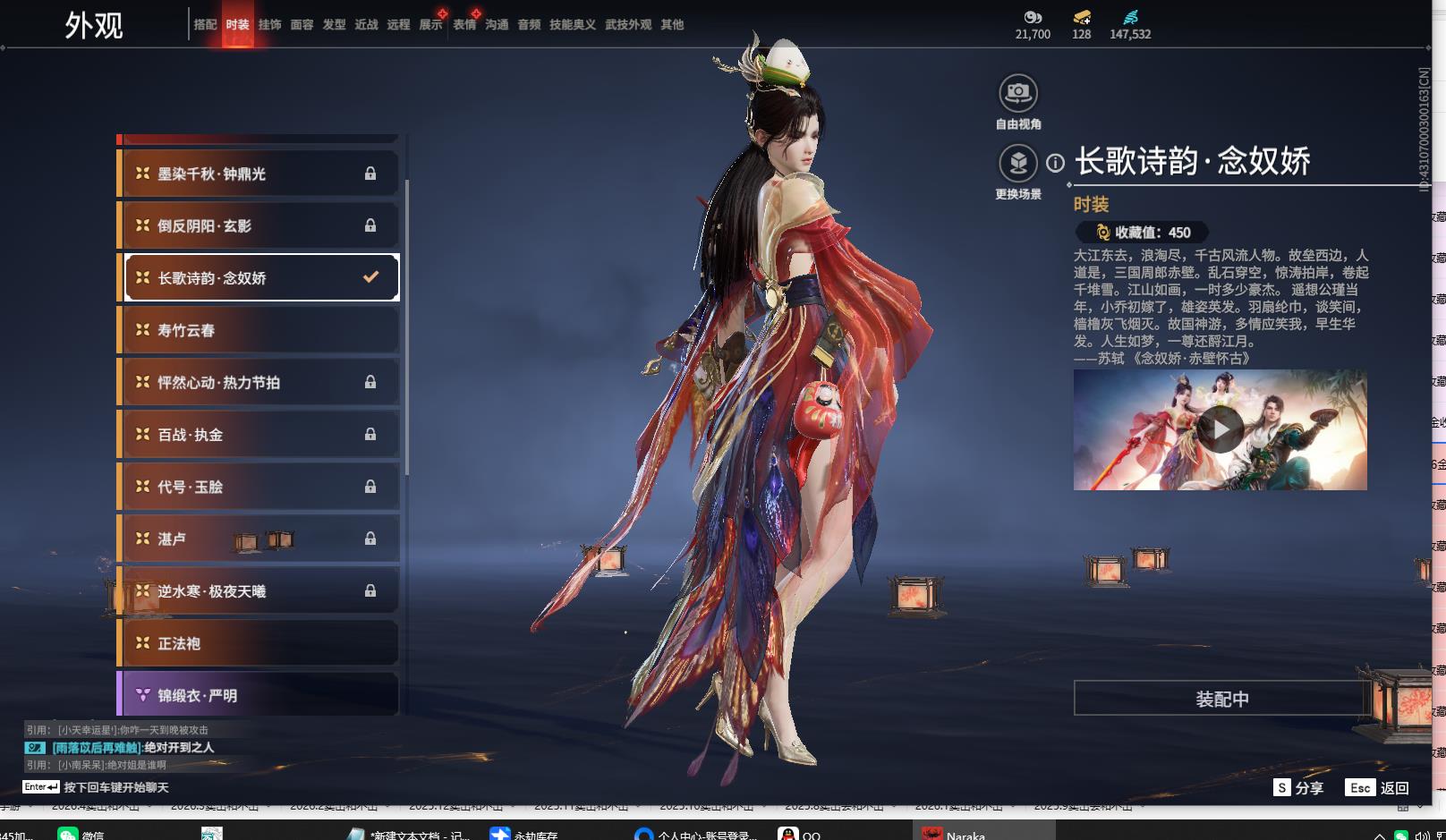Select the 墨染千秋·钟鼎光 outfit
The width and height of the screenshot is (1446, 840).
258,174
